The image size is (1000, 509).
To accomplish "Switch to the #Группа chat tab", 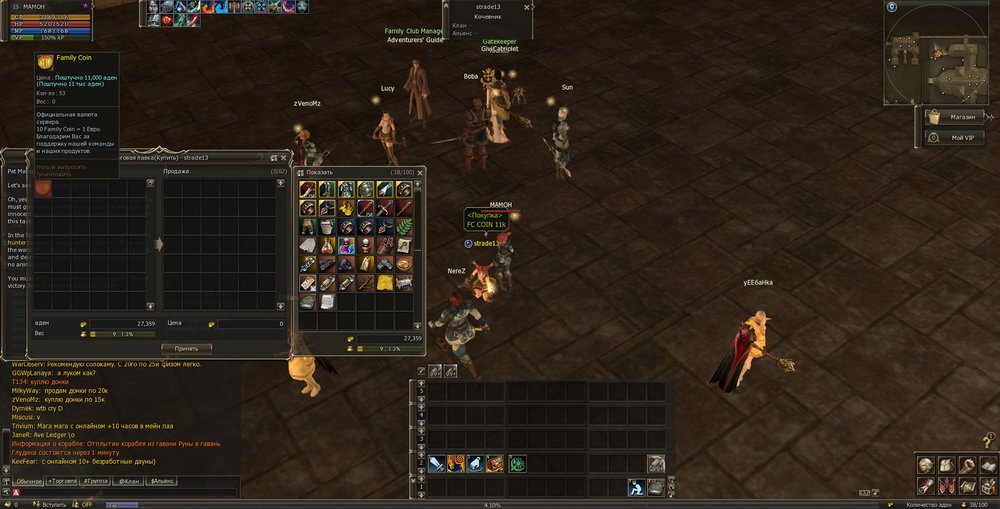I will (96, 481).
